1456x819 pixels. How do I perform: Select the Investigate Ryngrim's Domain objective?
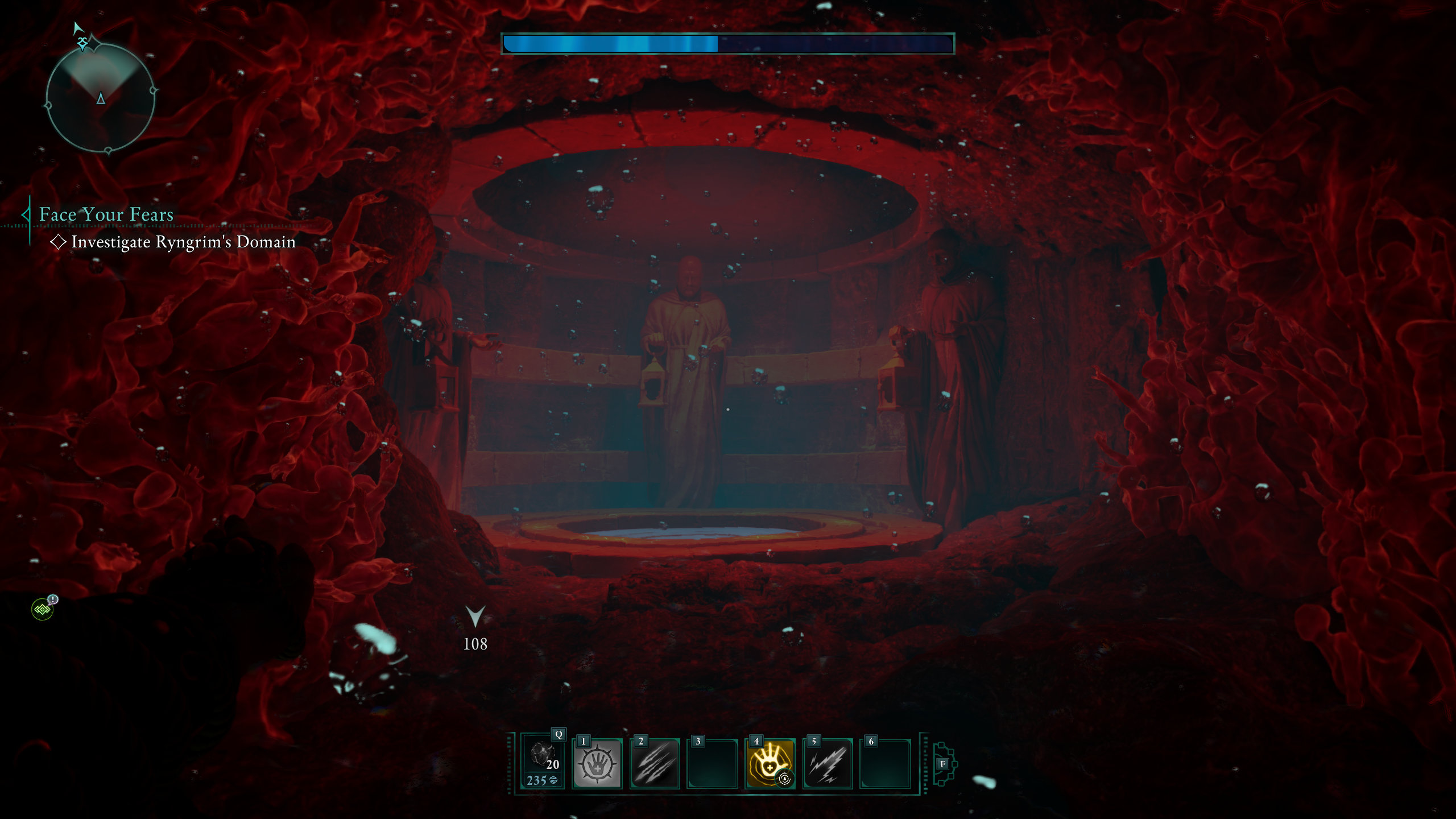tap(183, 242)
